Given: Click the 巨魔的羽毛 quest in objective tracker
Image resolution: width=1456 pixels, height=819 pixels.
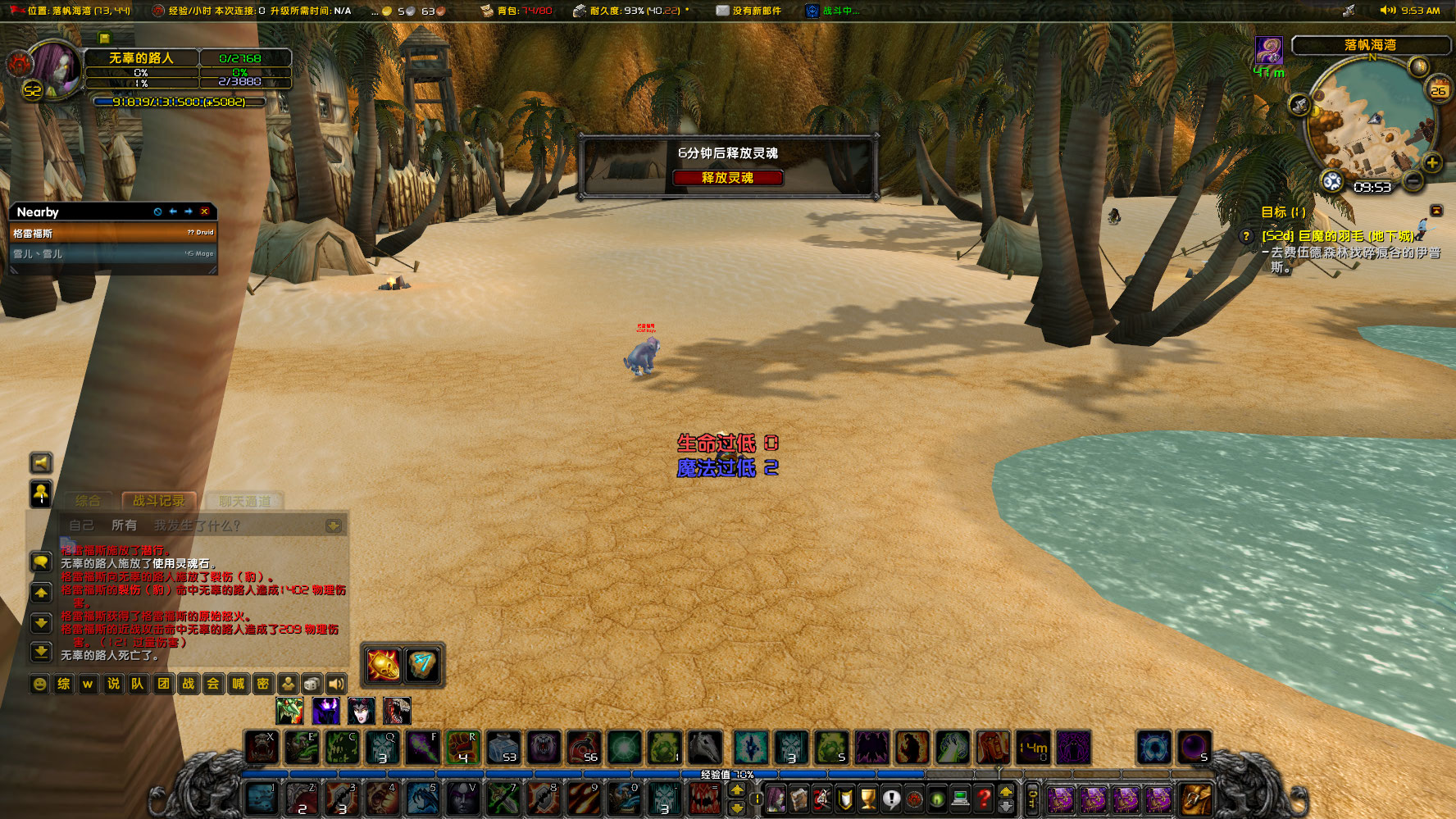Looking at the screenshot, I should coord(1337,236).
